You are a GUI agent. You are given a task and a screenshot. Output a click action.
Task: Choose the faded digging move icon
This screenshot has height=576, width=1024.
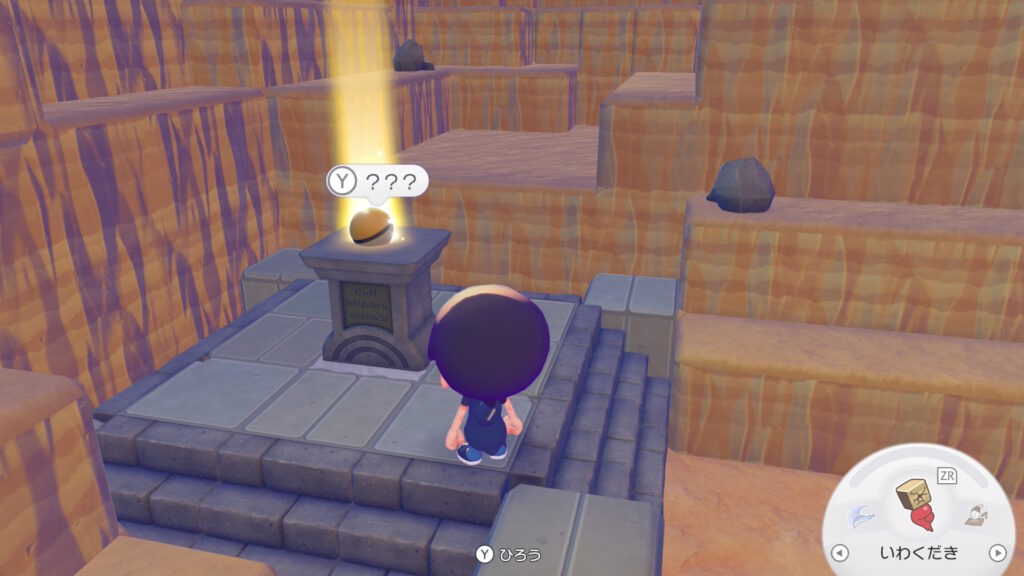[974, 516]
